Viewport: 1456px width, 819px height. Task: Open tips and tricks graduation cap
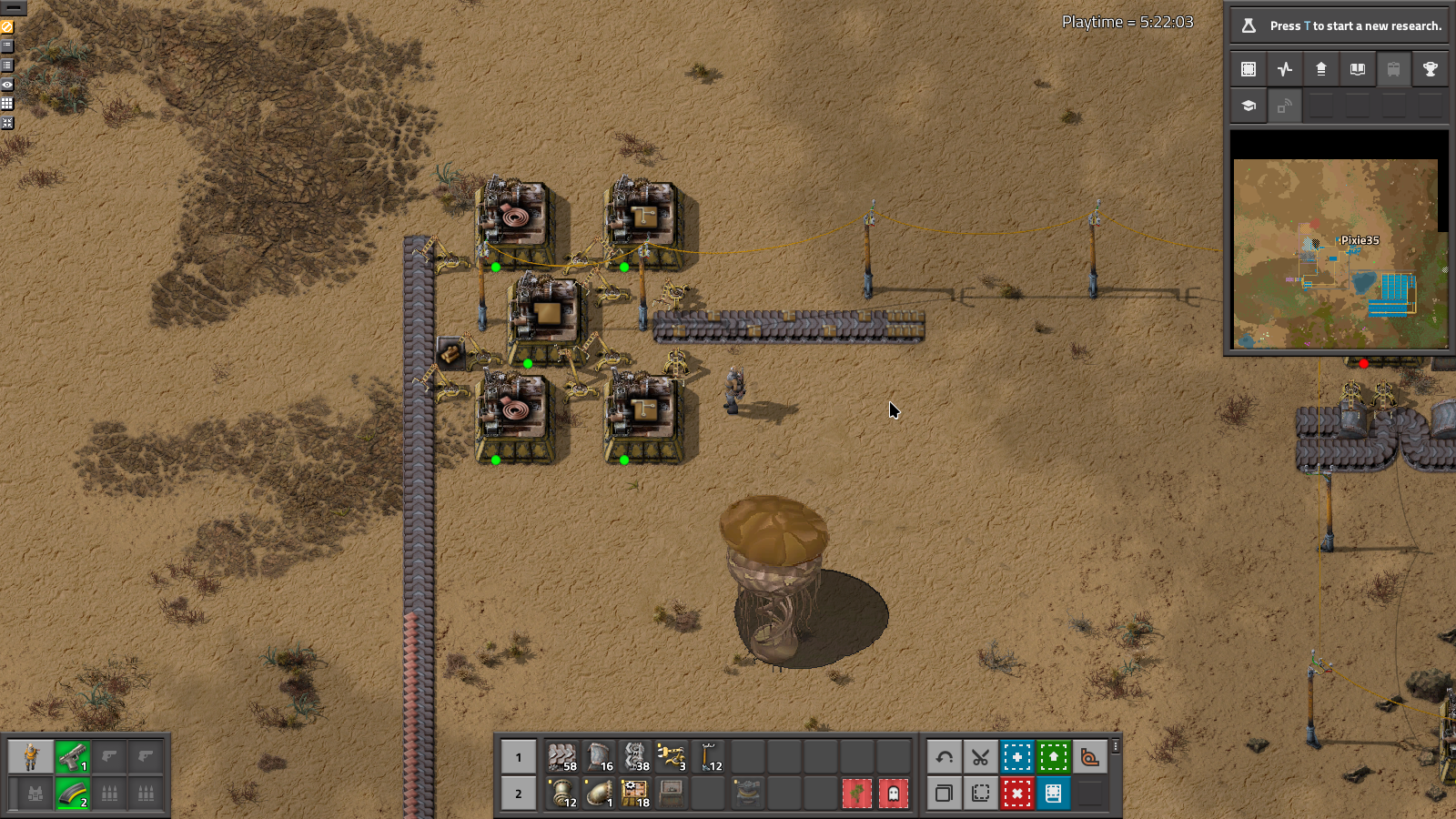(x=1249, y=106)
